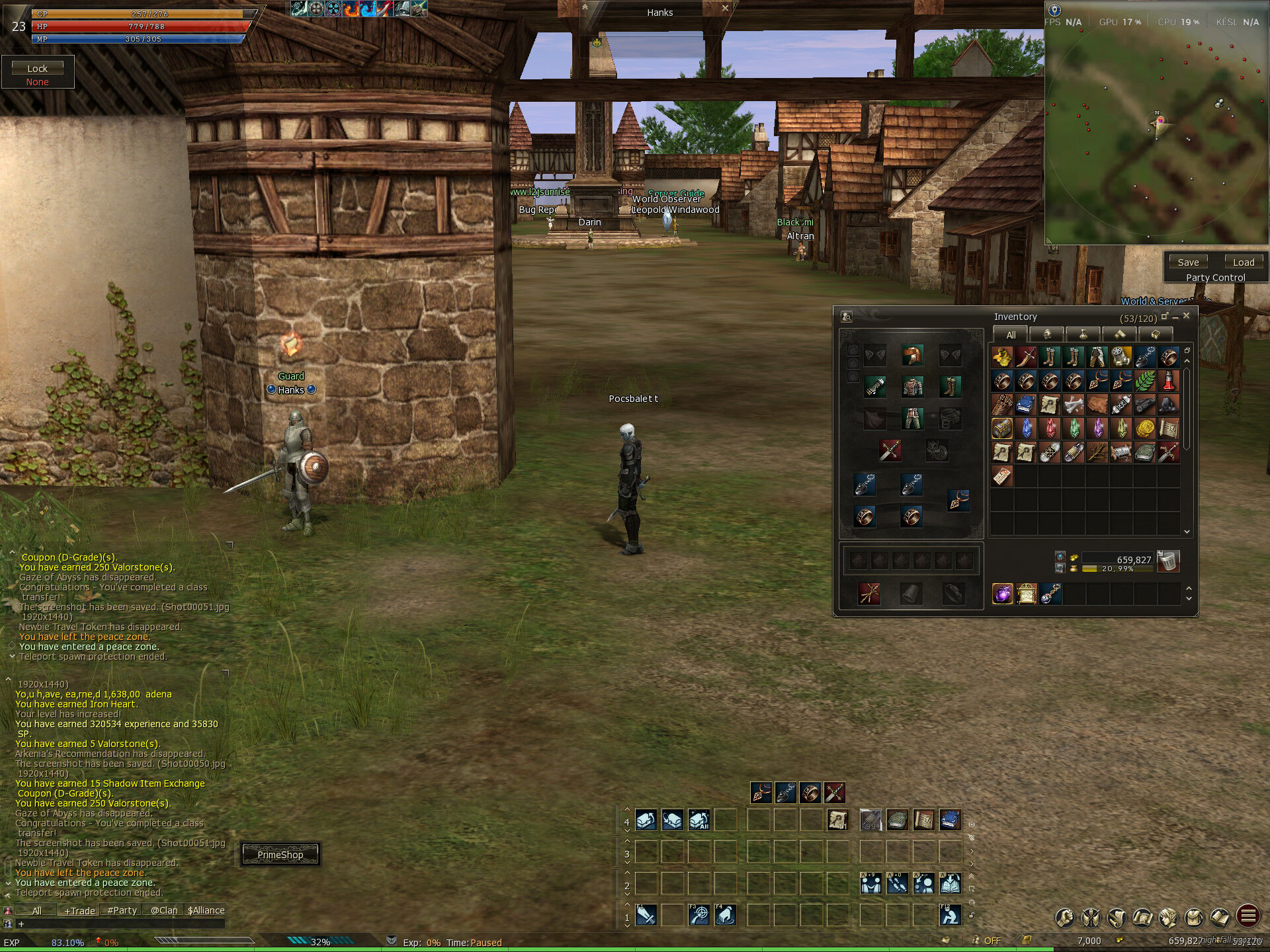Open the red main menu button

[x=1248, y=916]
